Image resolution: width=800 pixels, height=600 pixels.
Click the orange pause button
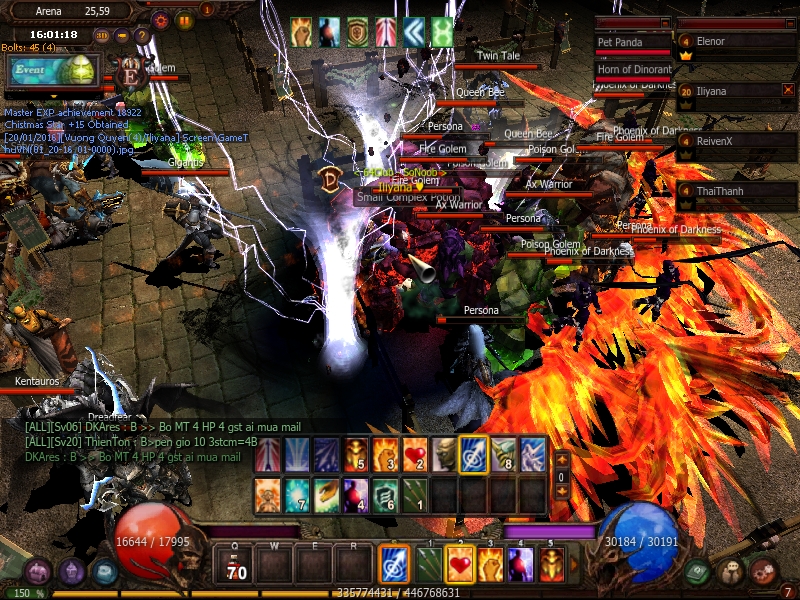tap(184, 19)
